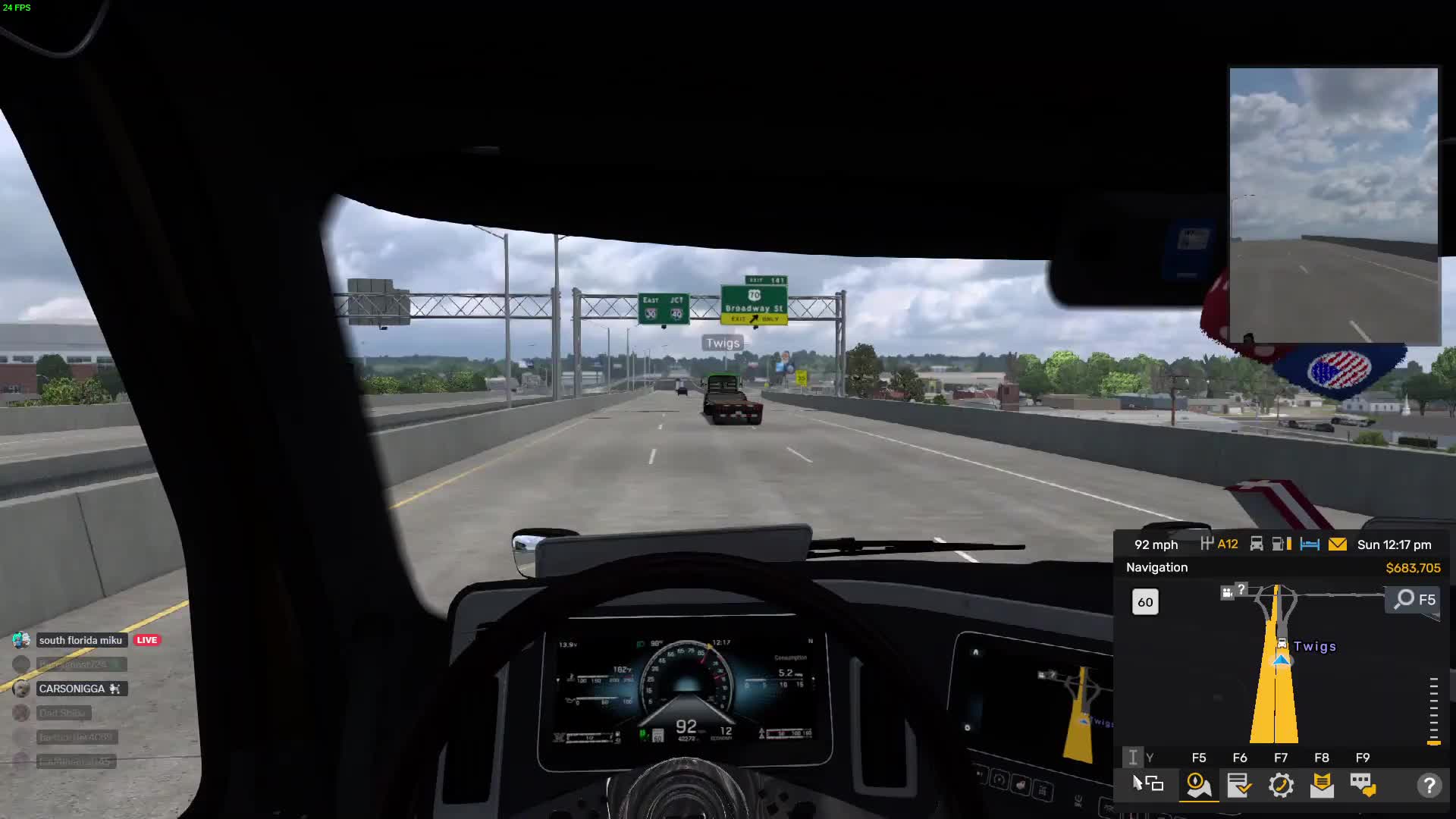Screen dimensions: 1456x819
Task: Click the rest stop bed icon in the status bar
Action: click(x=1310, y=544)
